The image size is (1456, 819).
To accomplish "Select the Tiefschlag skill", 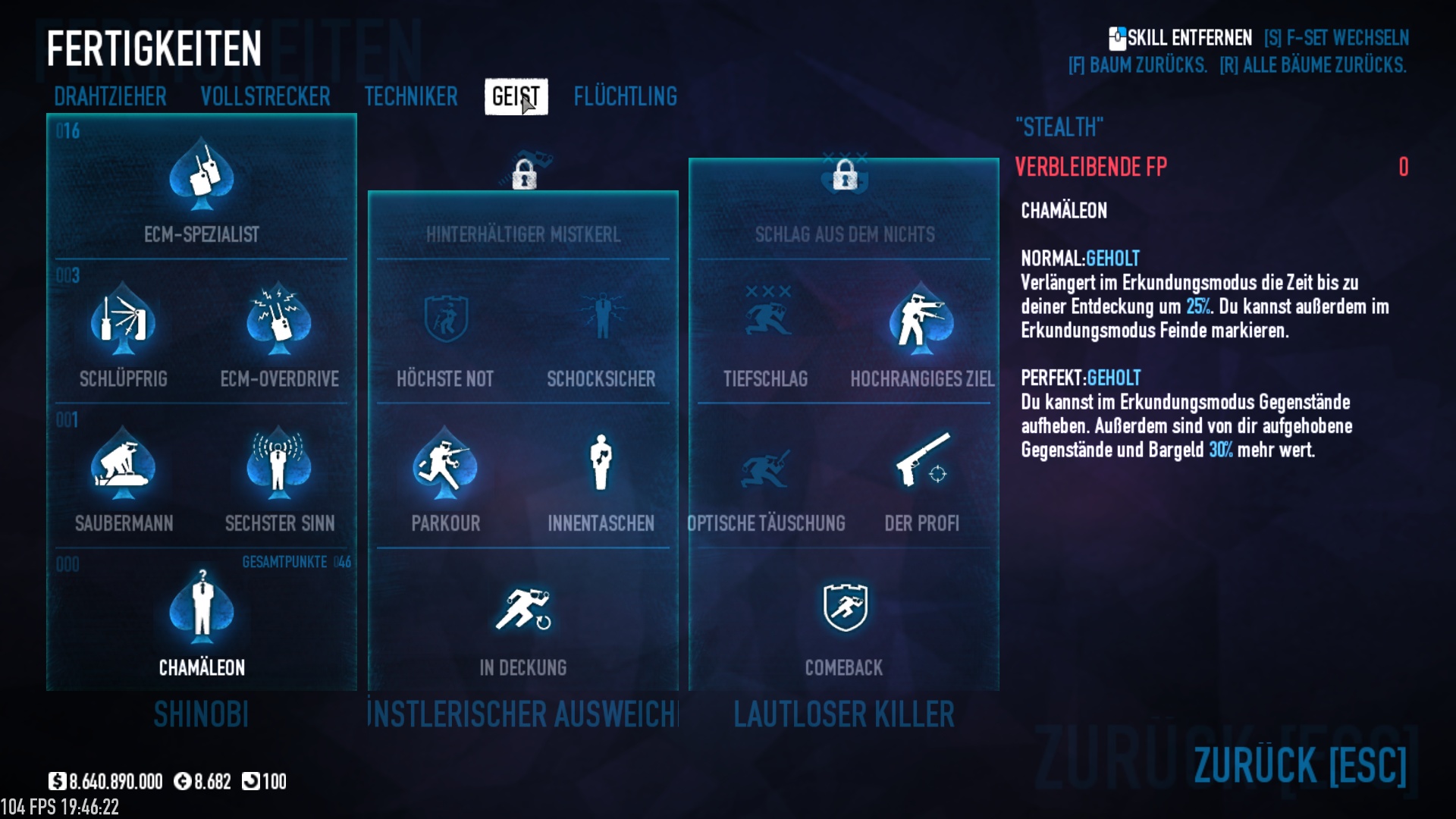I will pos(766,320).
